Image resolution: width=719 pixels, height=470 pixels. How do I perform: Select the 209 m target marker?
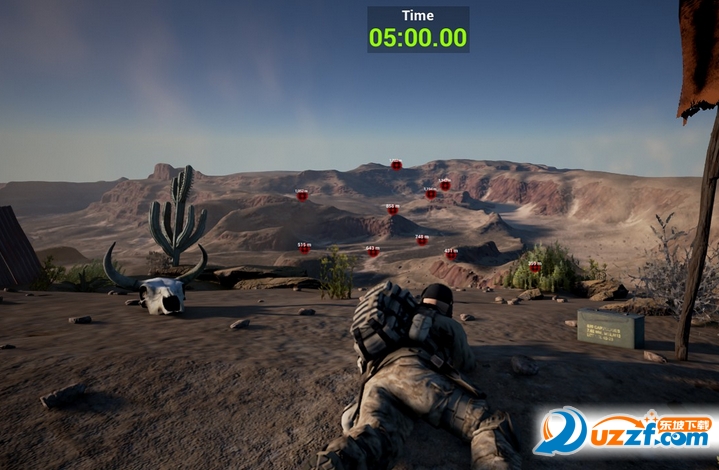[x=535, y=267]
